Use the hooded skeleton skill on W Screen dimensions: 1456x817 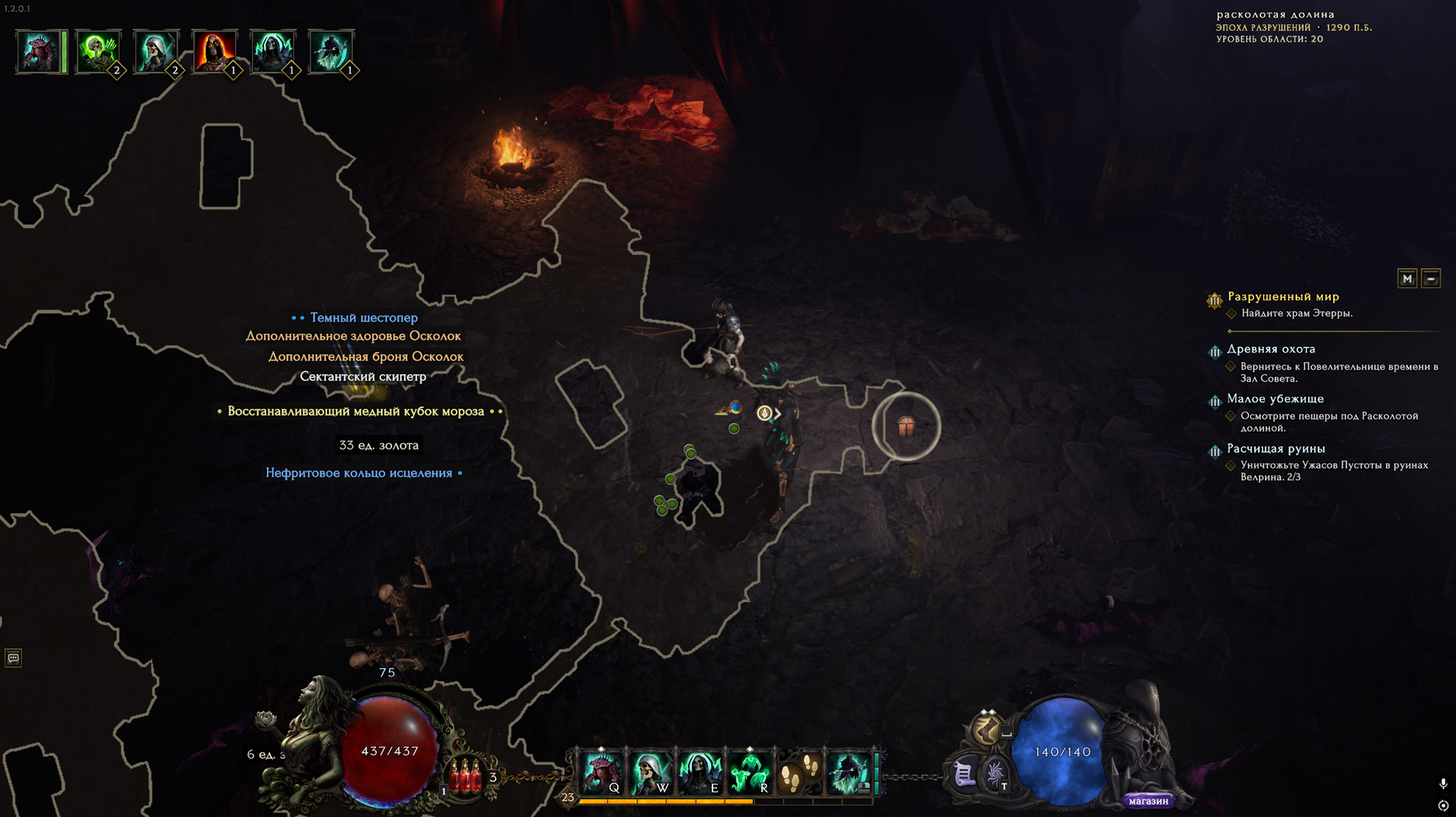[x=651, y=773]
